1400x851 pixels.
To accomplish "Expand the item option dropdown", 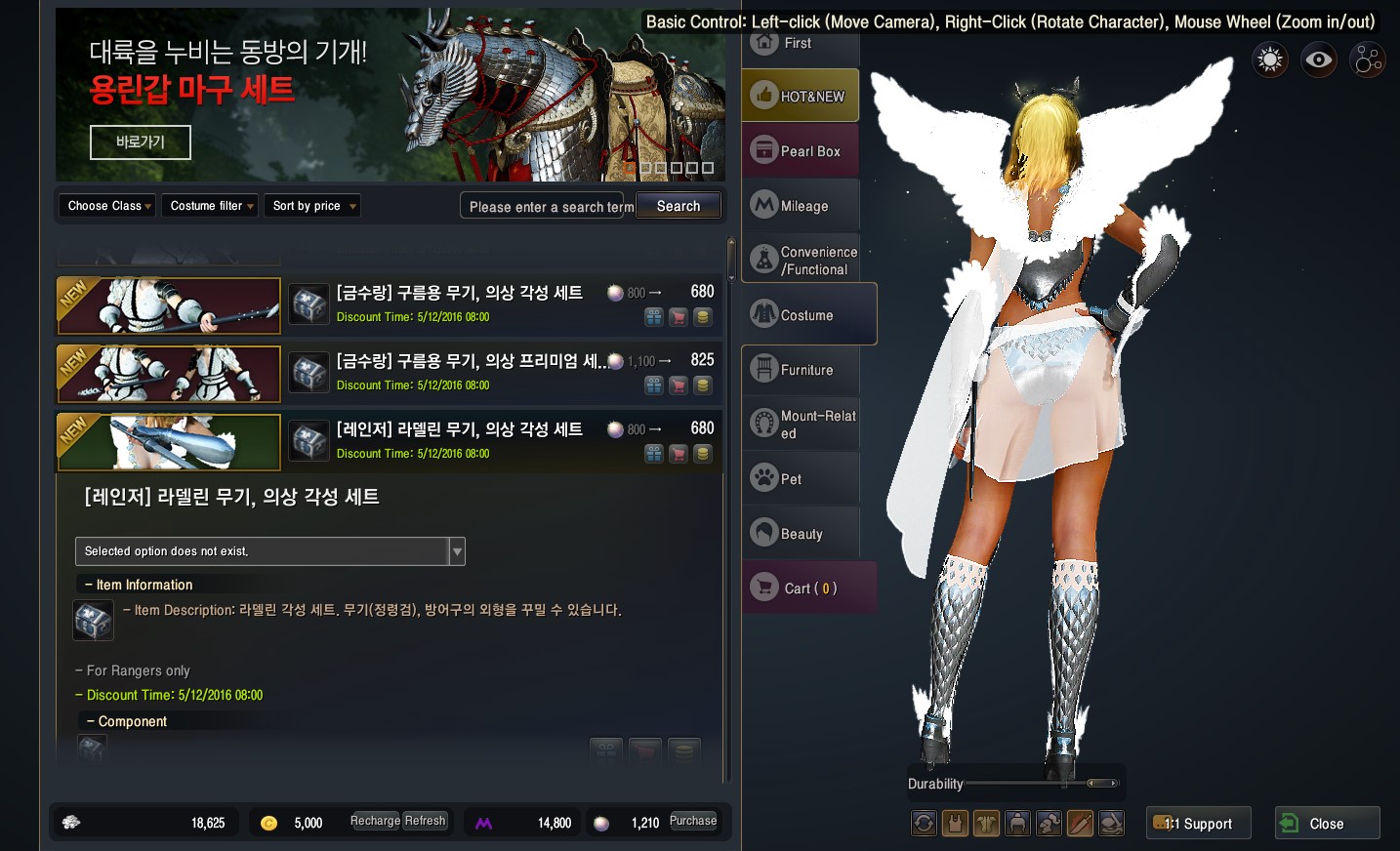I will 457,551.
